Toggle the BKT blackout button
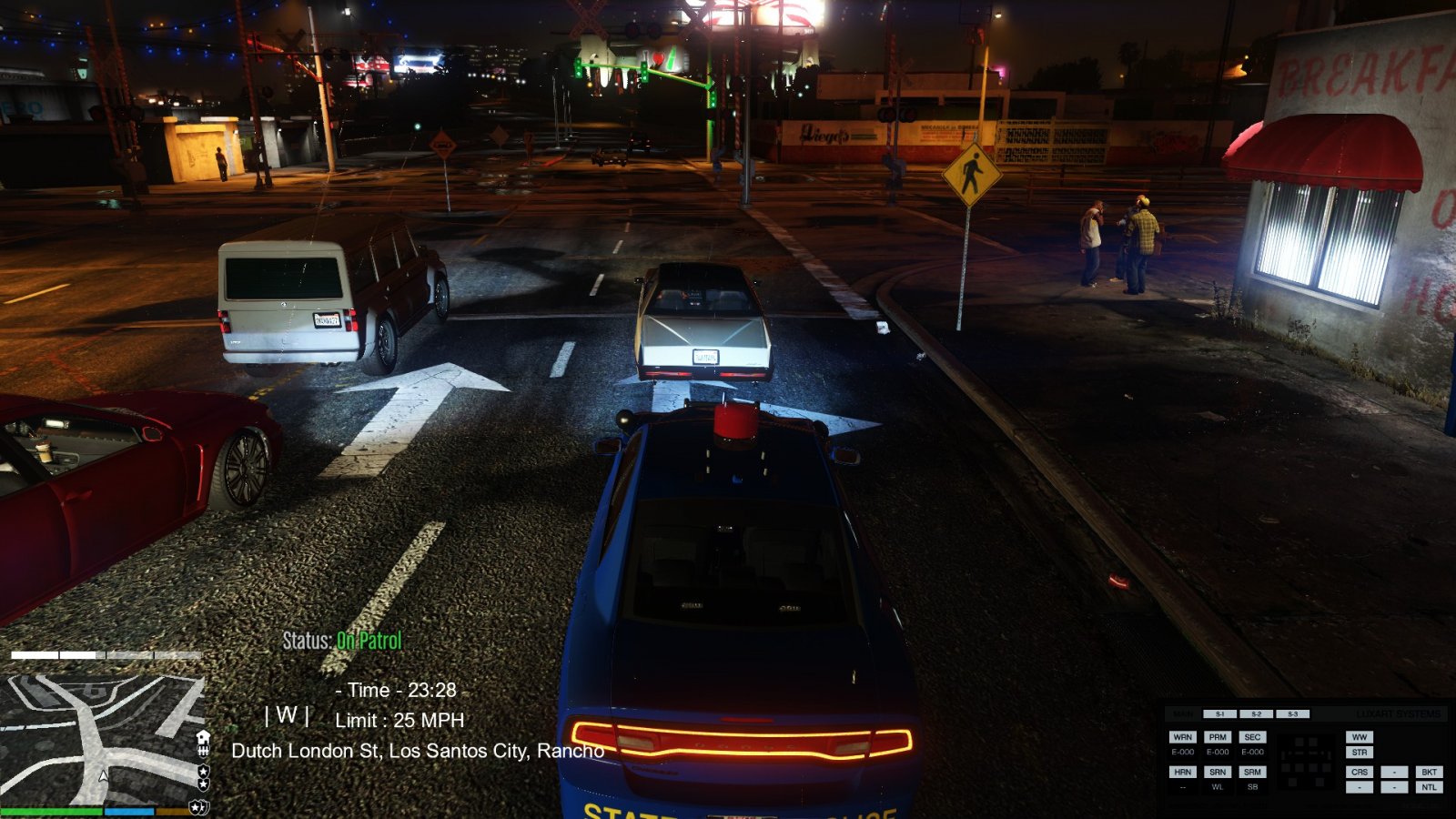This screenshot has height=819, width=1456. coord(1429,772)
